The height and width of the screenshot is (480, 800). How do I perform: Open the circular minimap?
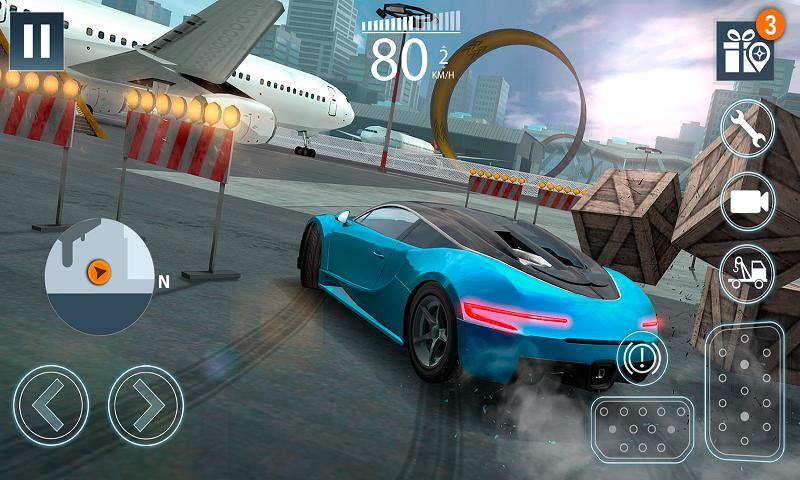click(99, 275)
